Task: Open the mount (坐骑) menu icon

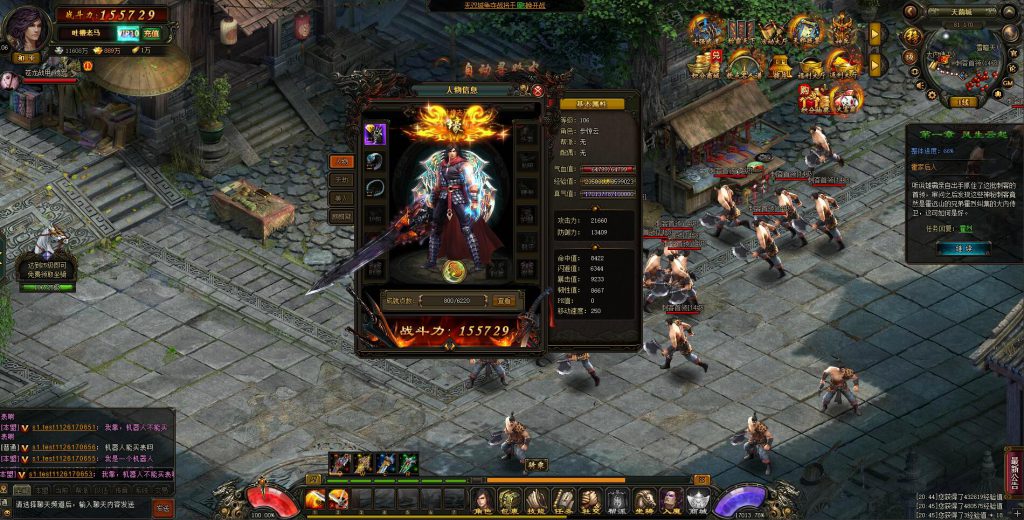Action: pos(644,498)
